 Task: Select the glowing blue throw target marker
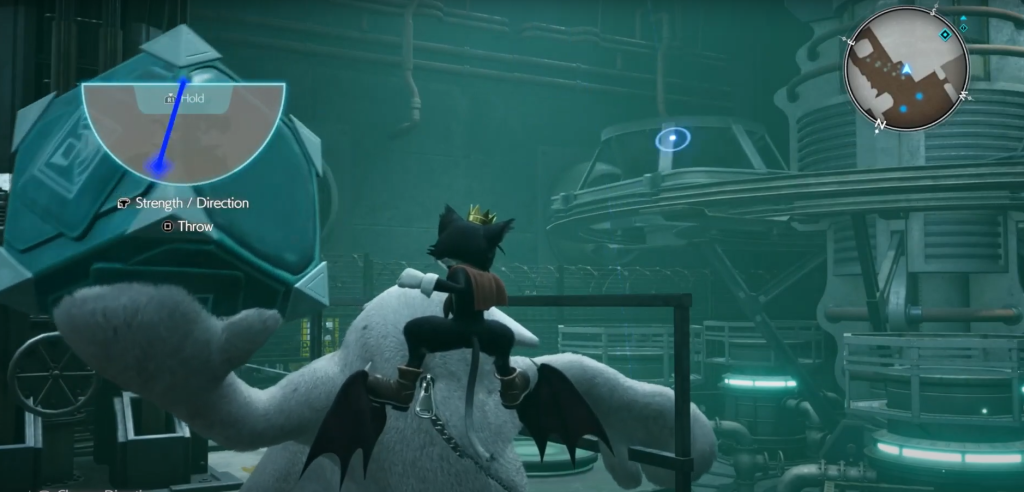tap(673, 138)
